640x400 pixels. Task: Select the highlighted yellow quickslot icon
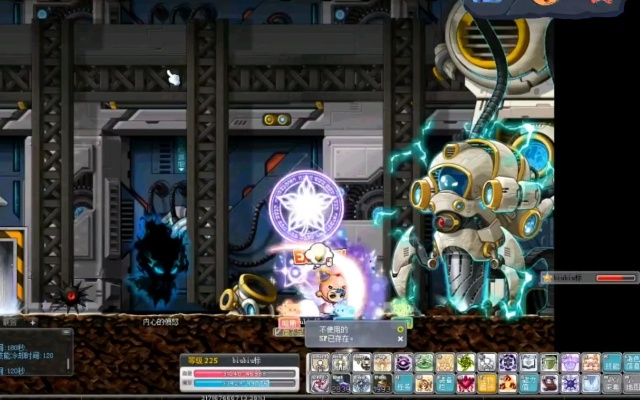tap(485, 383)
